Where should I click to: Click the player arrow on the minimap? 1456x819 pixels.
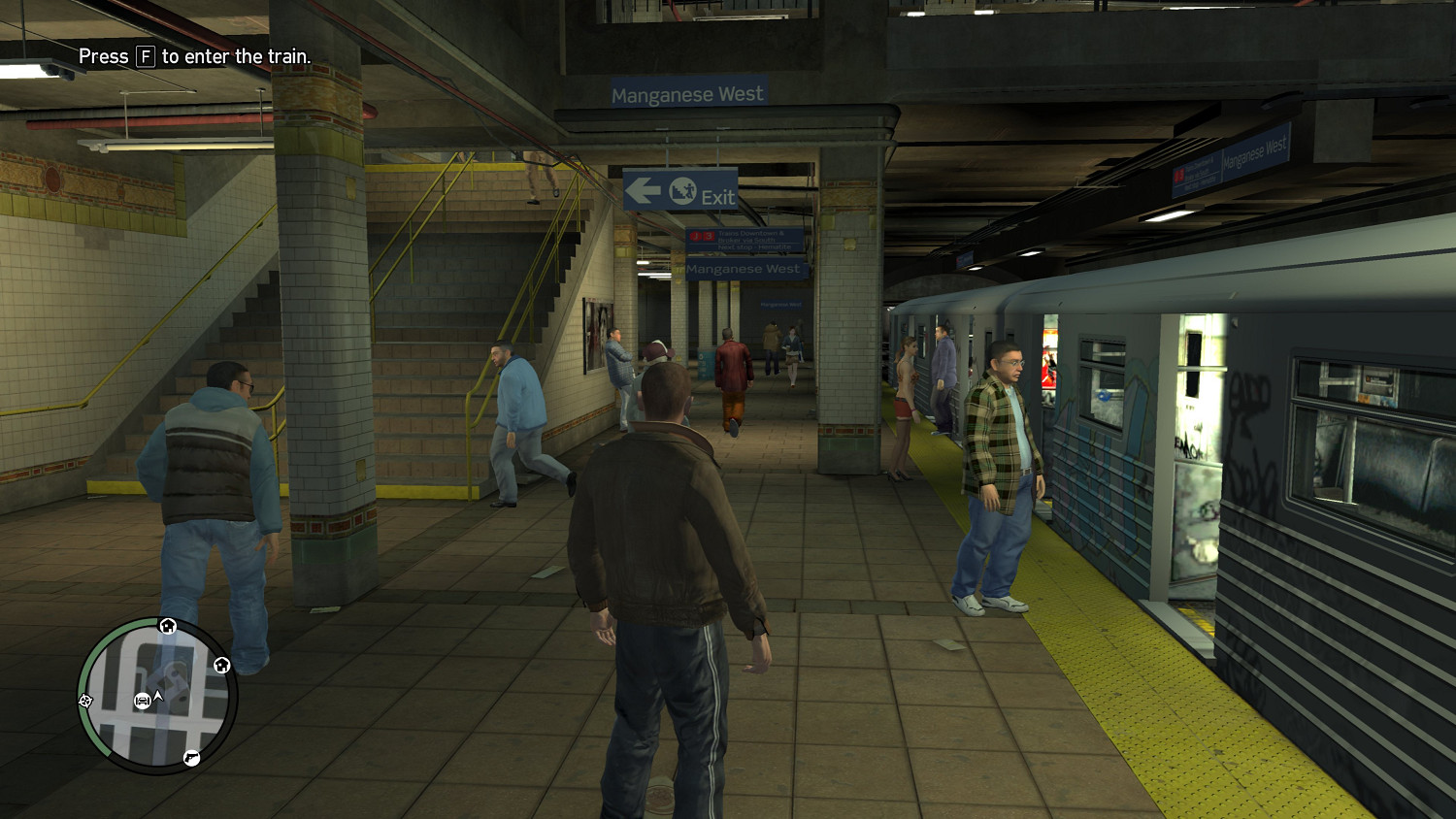(x=156, y=697)
